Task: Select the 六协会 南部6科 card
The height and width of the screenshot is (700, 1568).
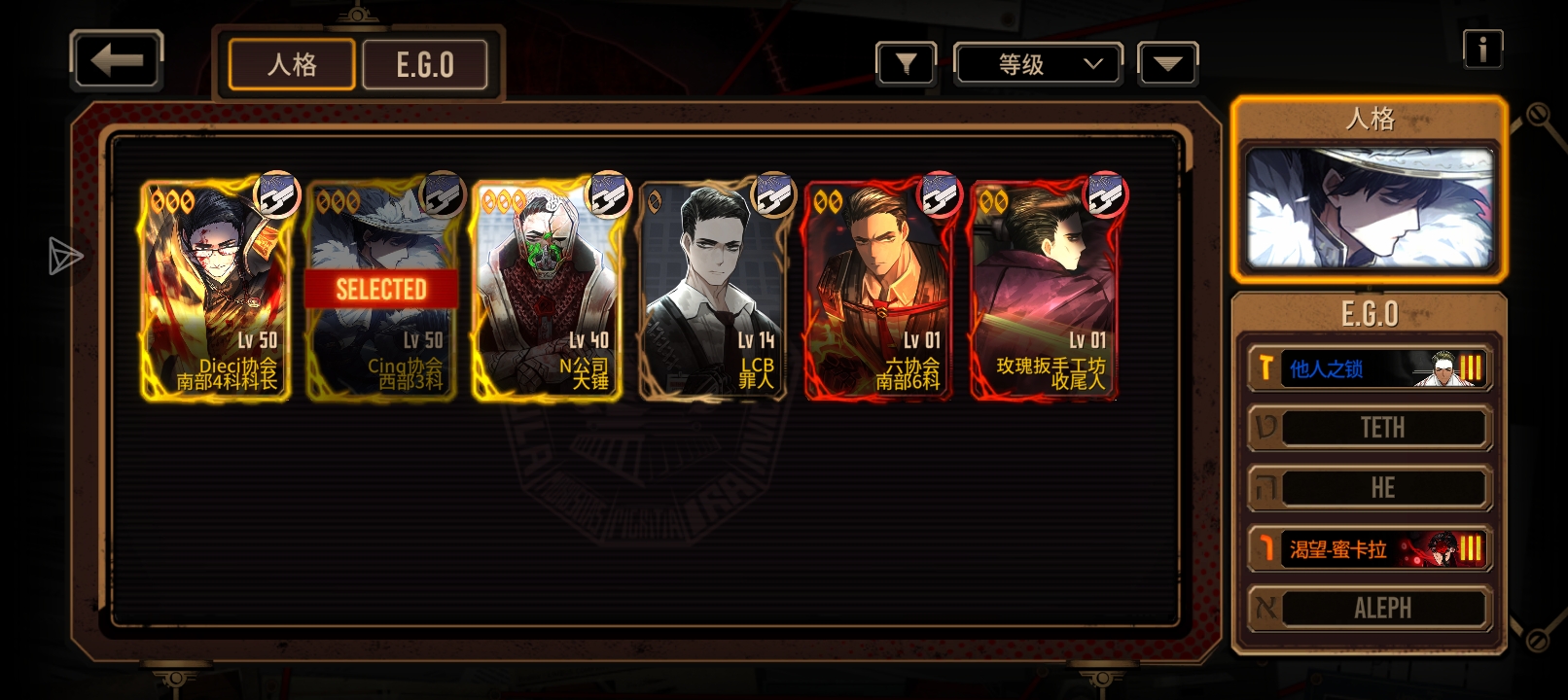Action: click(878, 290)
